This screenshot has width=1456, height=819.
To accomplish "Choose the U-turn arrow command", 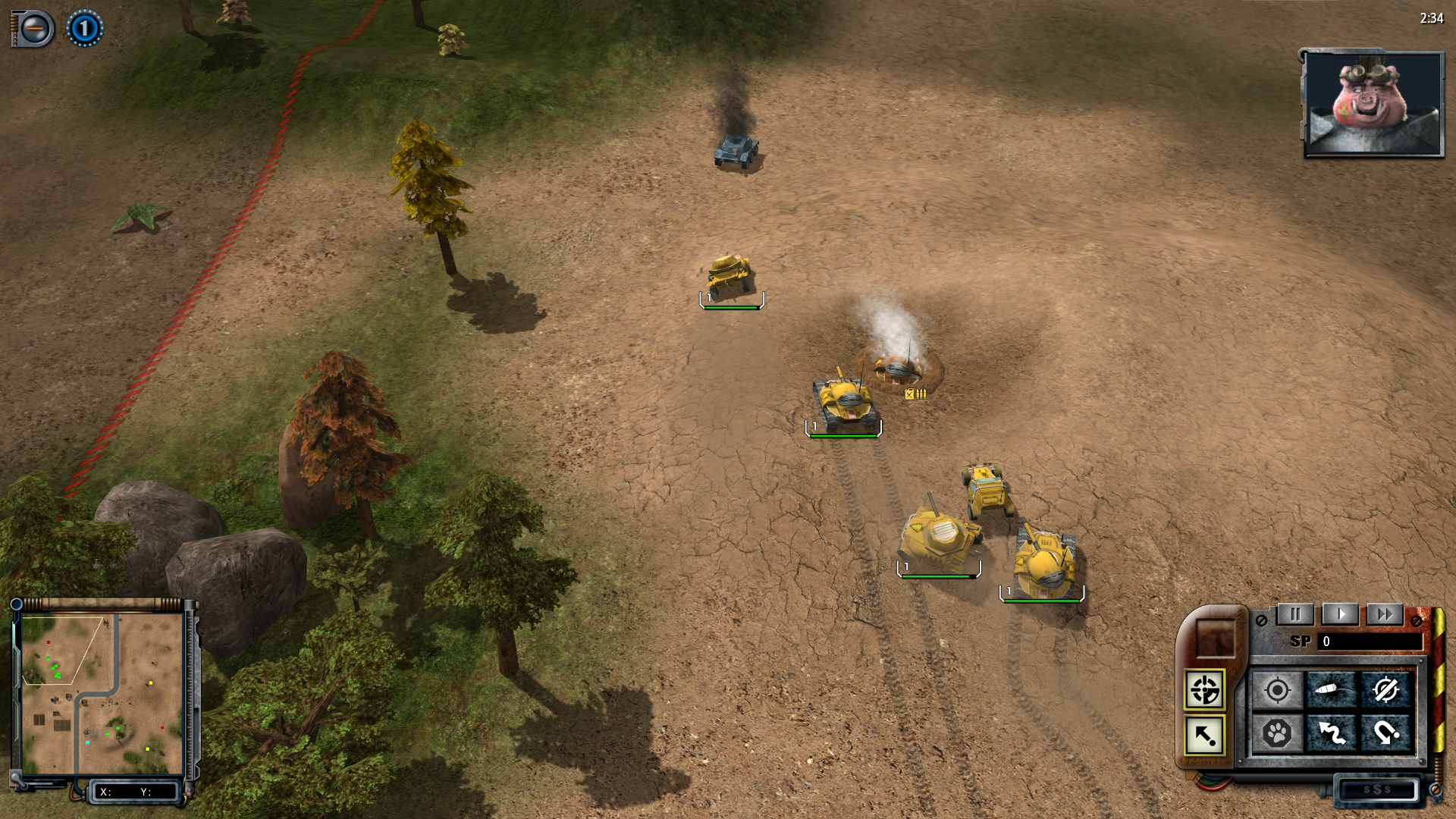I will pyautogui.click(x=1385, y=733).
